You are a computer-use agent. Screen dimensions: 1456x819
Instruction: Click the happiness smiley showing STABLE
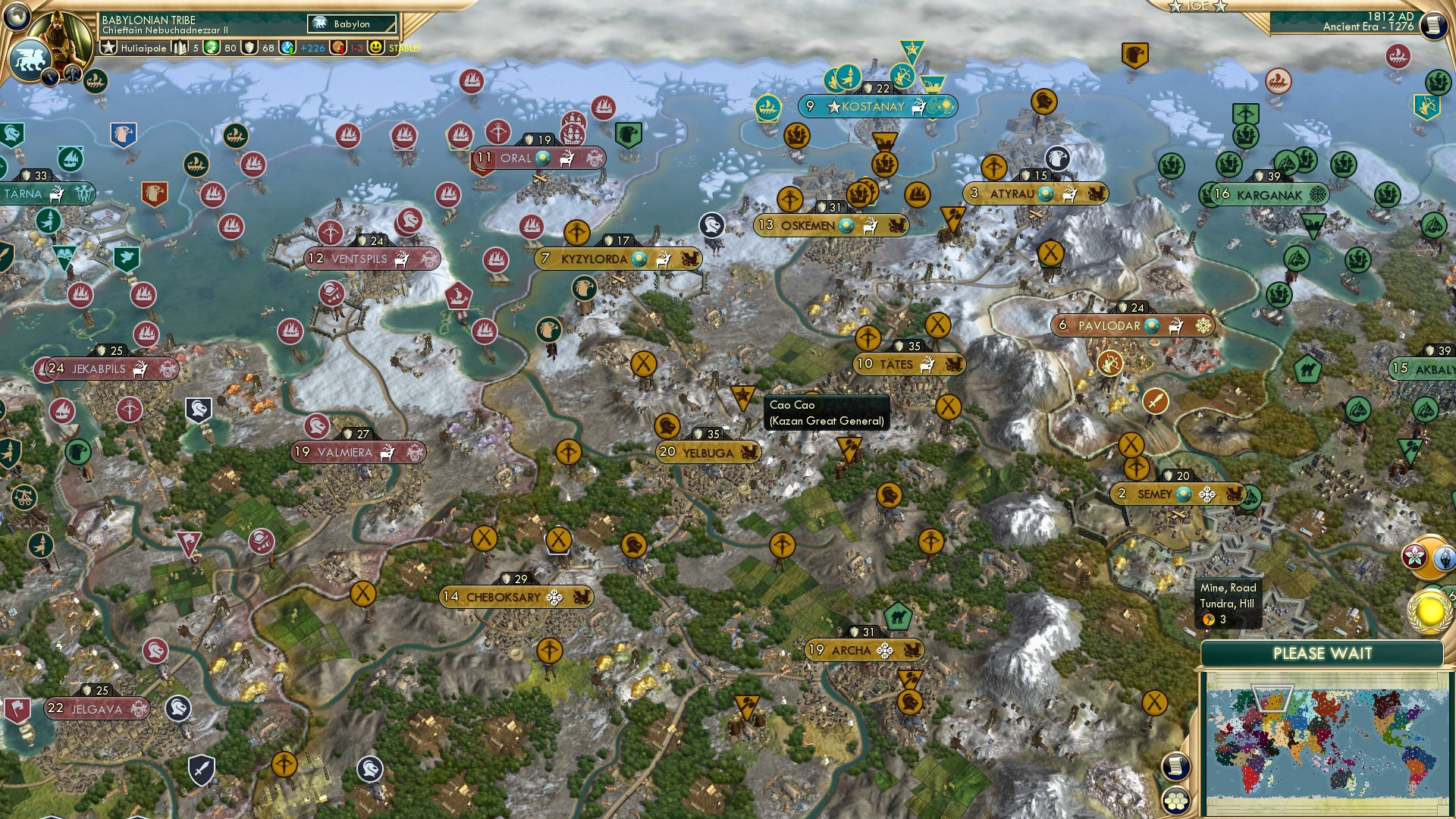click(x=376, y=47)
